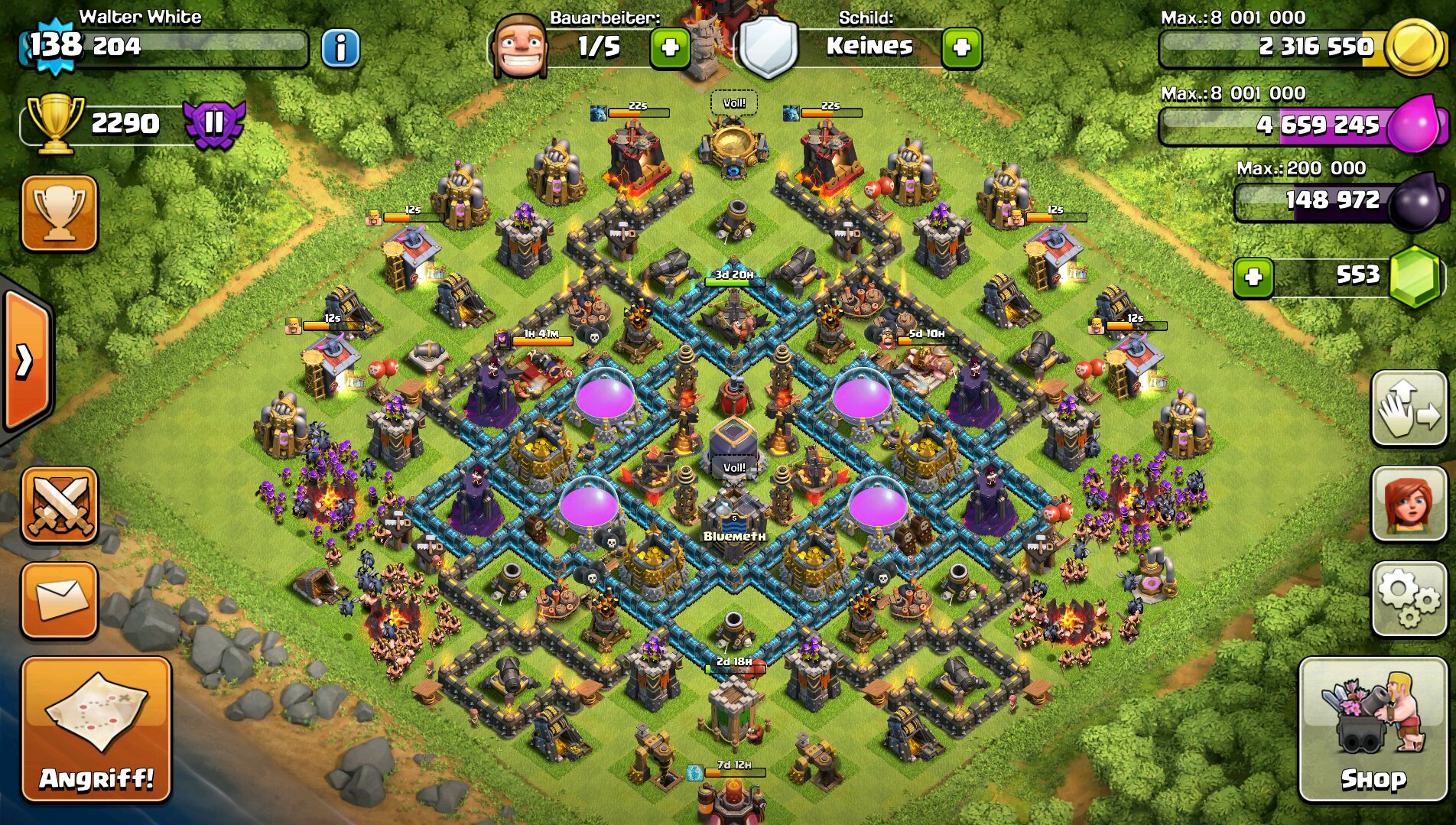Open the settings gears menu
1456x825 pixels.
pyautogui.click(x=1408, y=599)
